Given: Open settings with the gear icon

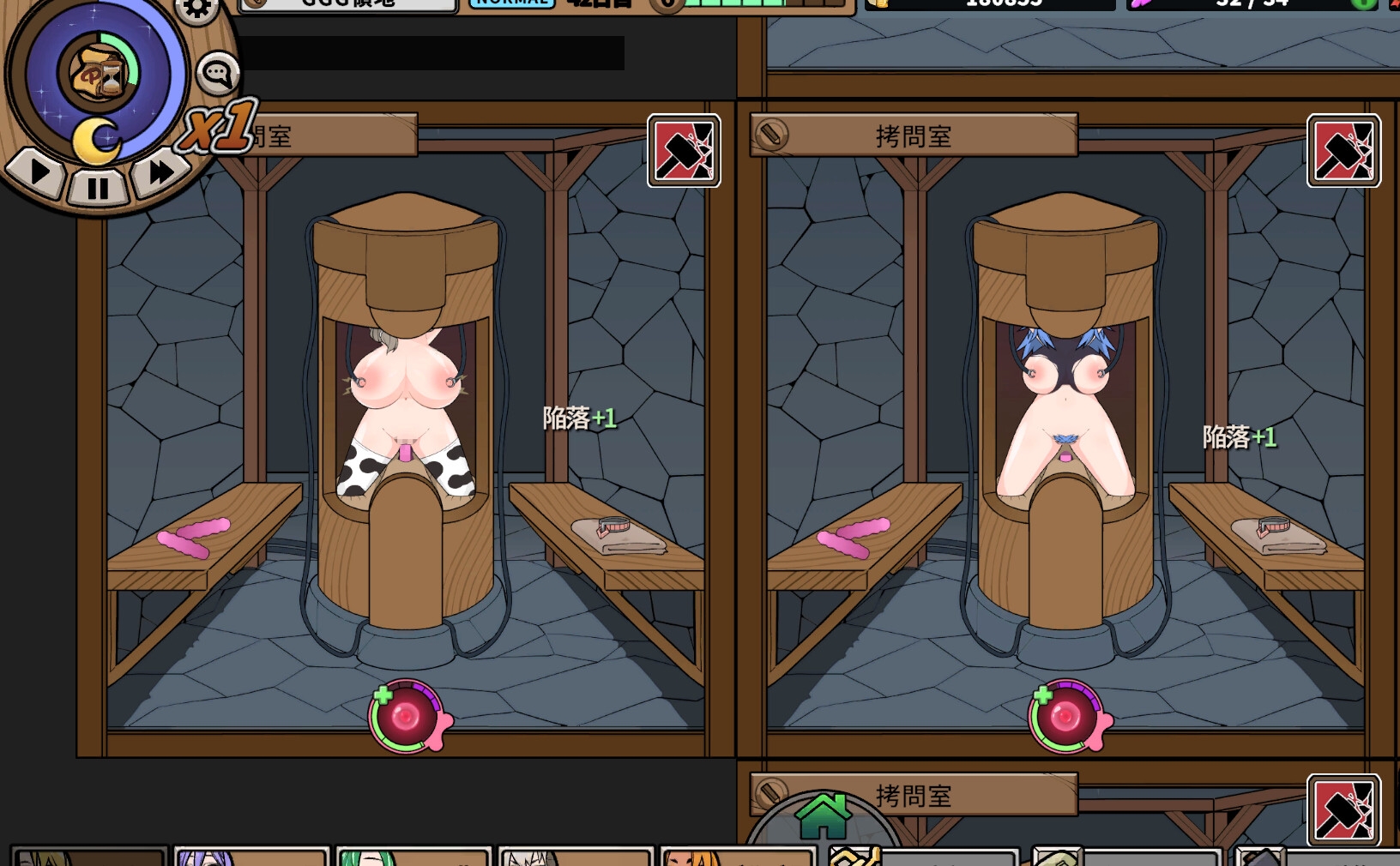Looking at the screenshot, I should pyautogui.click(x=196, y=9).
